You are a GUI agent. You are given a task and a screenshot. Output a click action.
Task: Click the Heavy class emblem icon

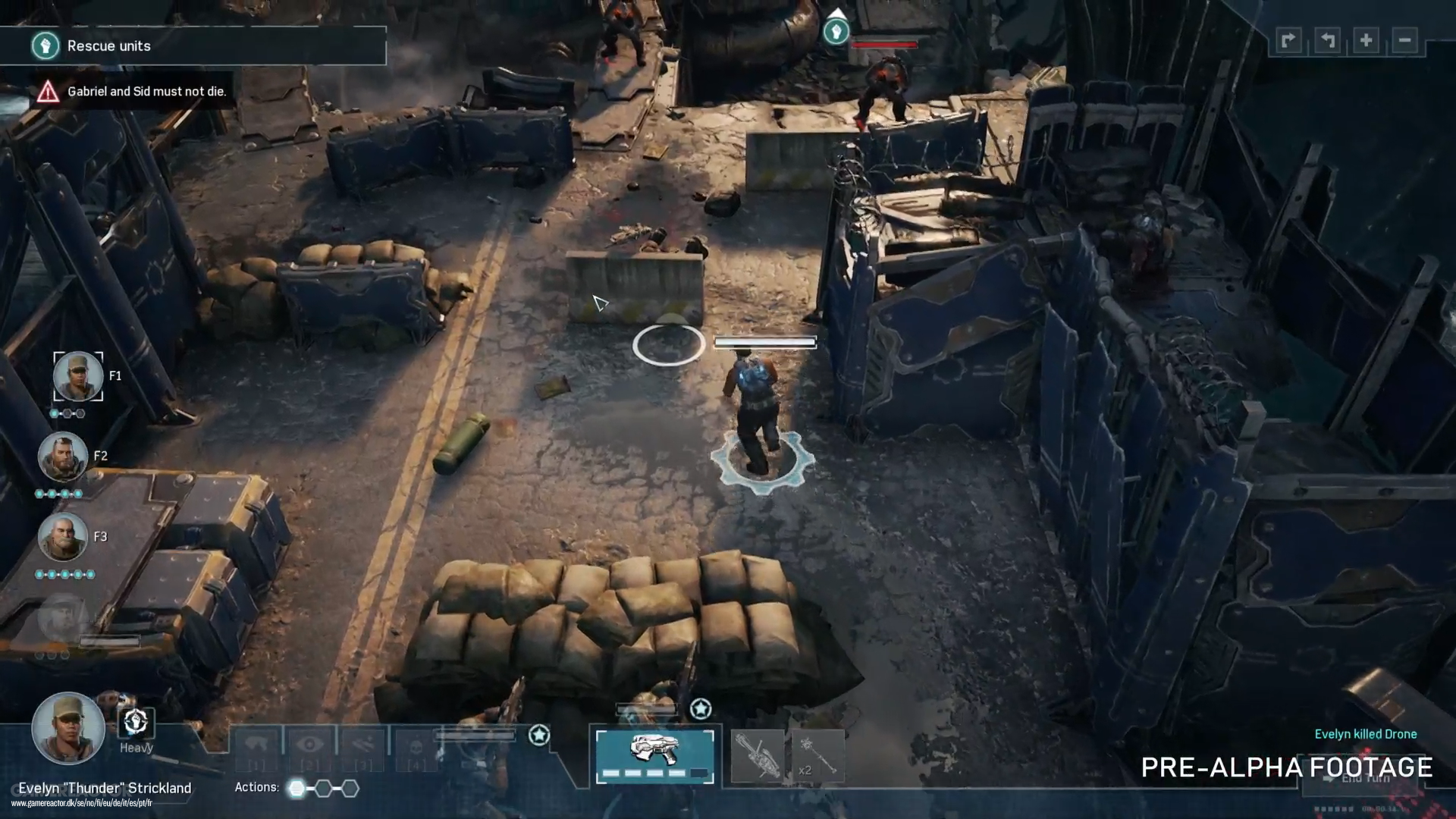(x=135, y=724)
